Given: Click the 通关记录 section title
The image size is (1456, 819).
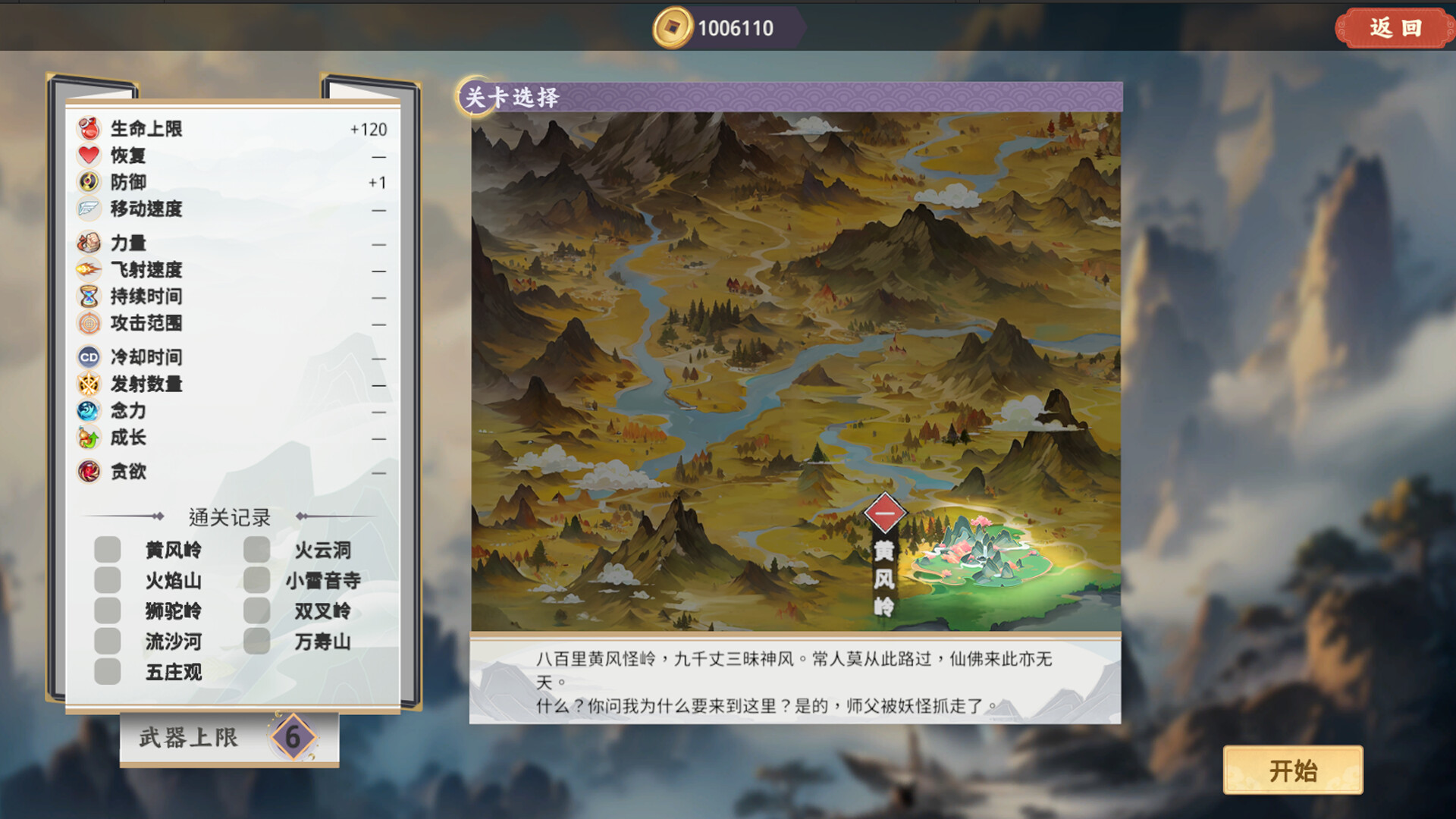Looking at the screenshot, I should point(230,516).
